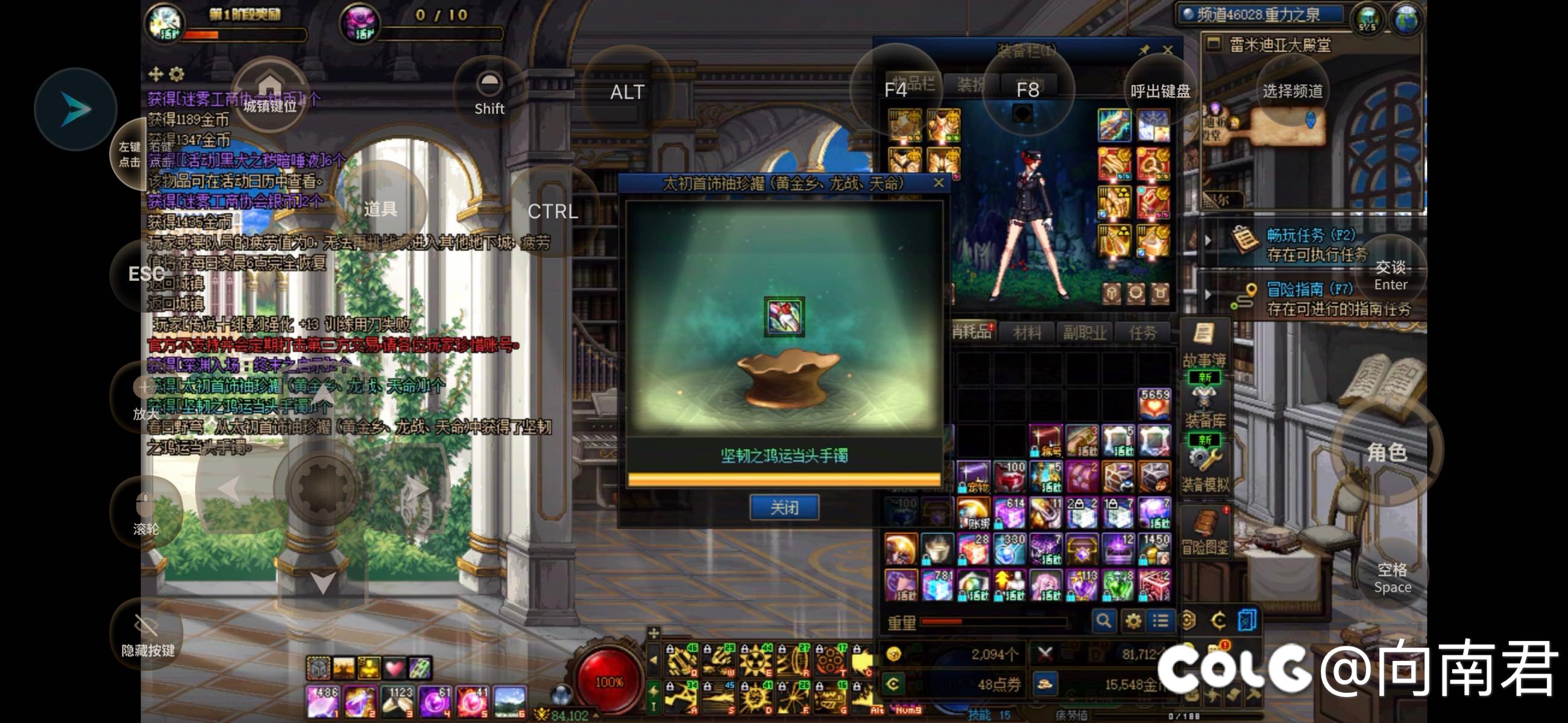This screenshot has width=1568, height=723.
Task: Open the inventory gear settings icon
Action: tap(1133, 621)
